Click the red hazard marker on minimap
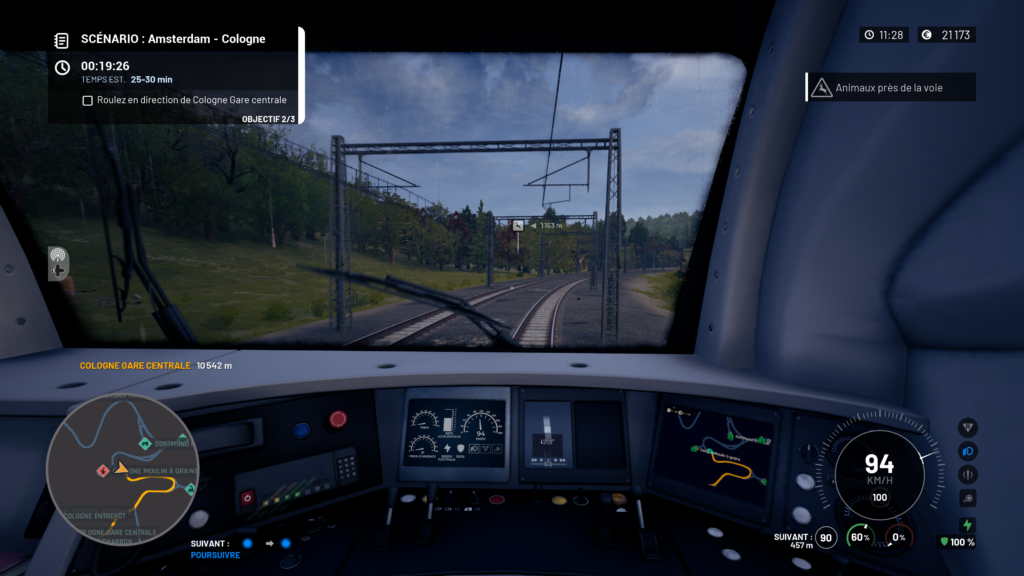The height and width of the screenshot is (576, 1024). 102,470
